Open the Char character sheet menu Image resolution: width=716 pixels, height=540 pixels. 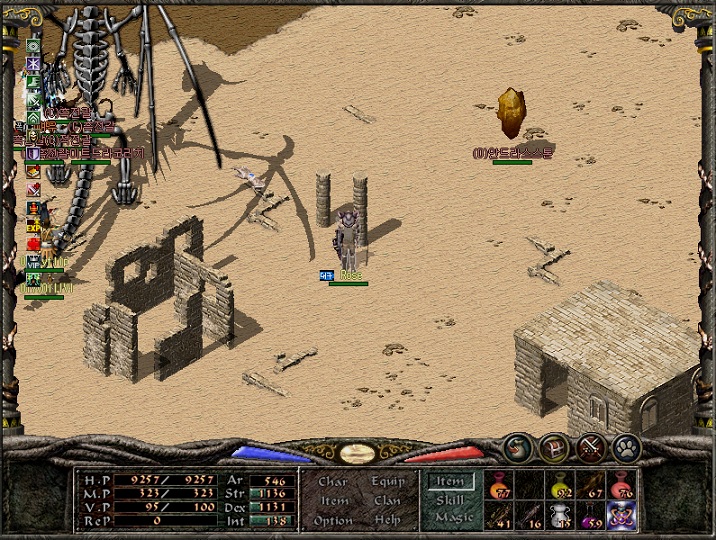coord(333,482)
